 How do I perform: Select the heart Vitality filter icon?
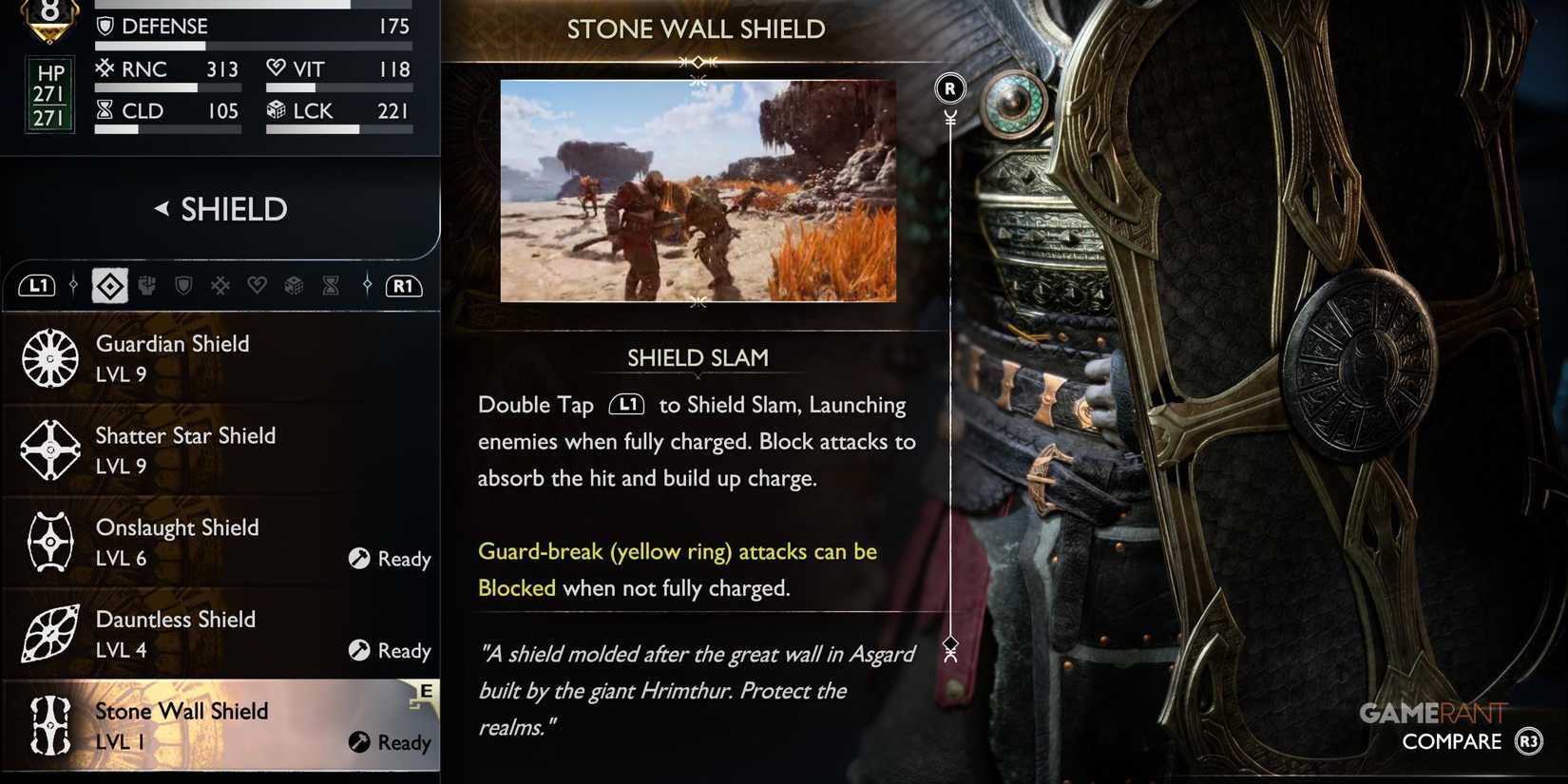258,285
